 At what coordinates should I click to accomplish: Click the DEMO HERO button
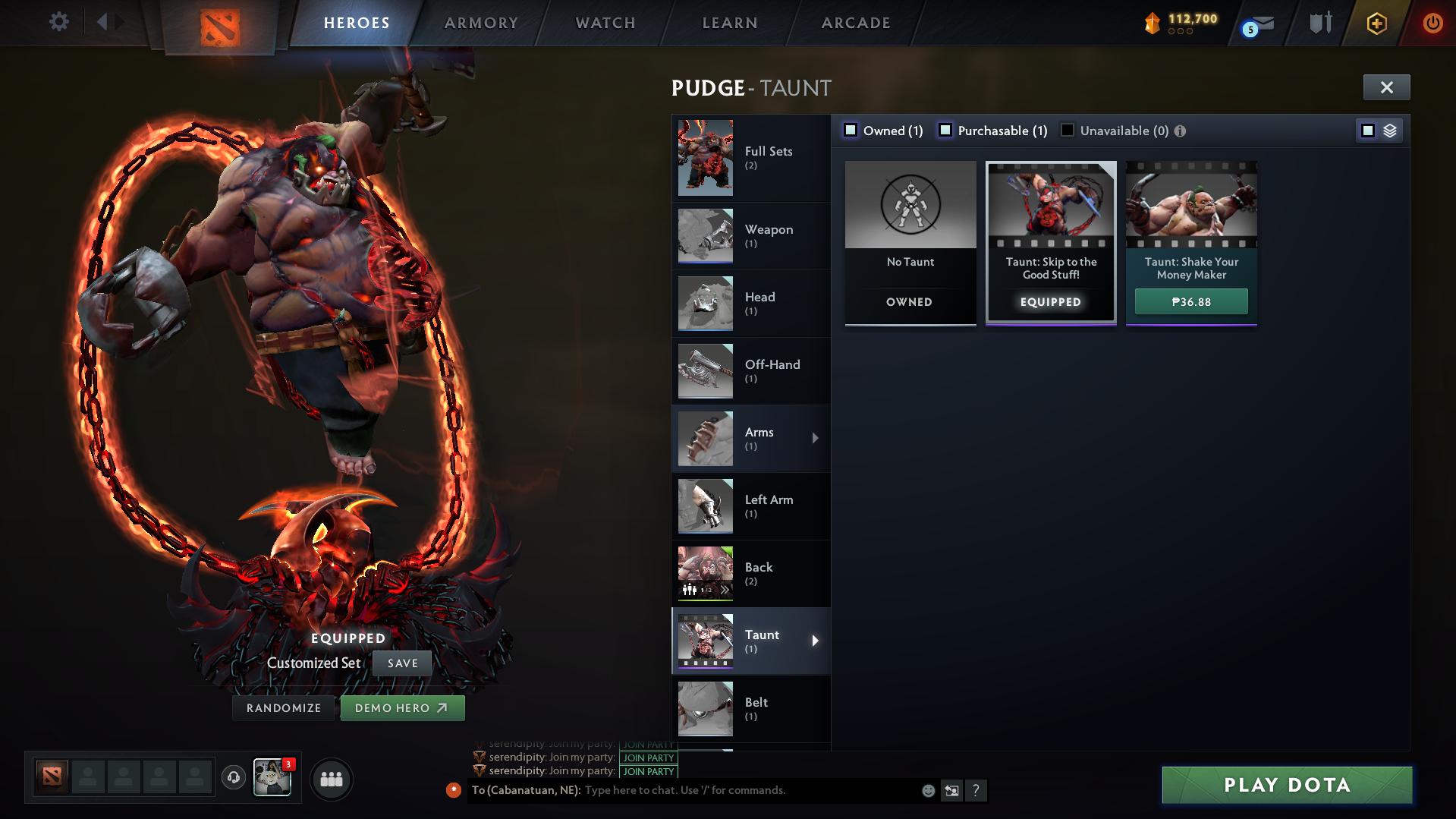(402, 707)
